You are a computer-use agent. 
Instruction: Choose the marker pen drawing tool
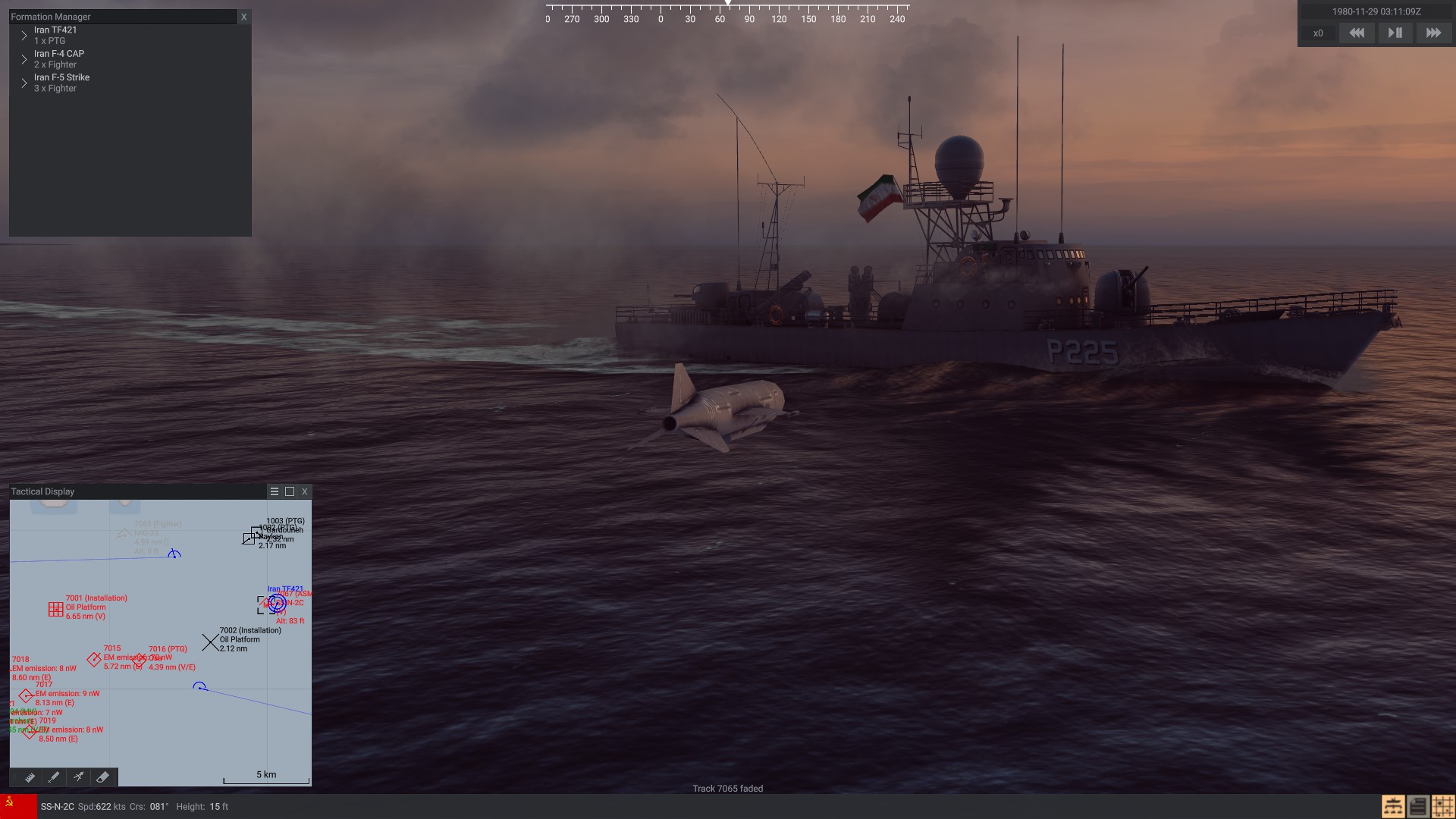pos(54,777)
